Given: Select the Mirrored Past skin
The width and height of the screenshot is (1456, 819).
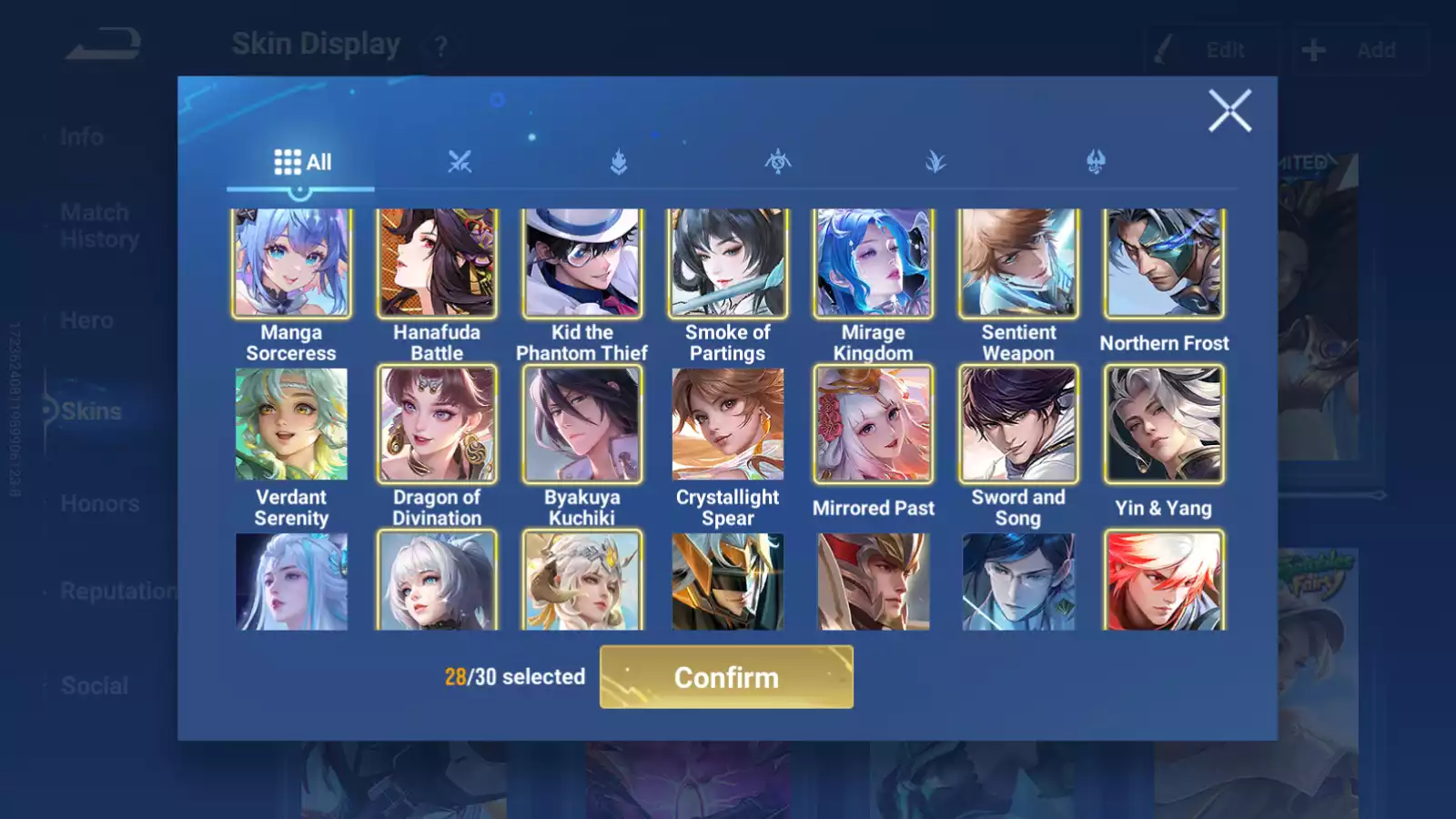Looking at the screenshot, I should (873, 424).
